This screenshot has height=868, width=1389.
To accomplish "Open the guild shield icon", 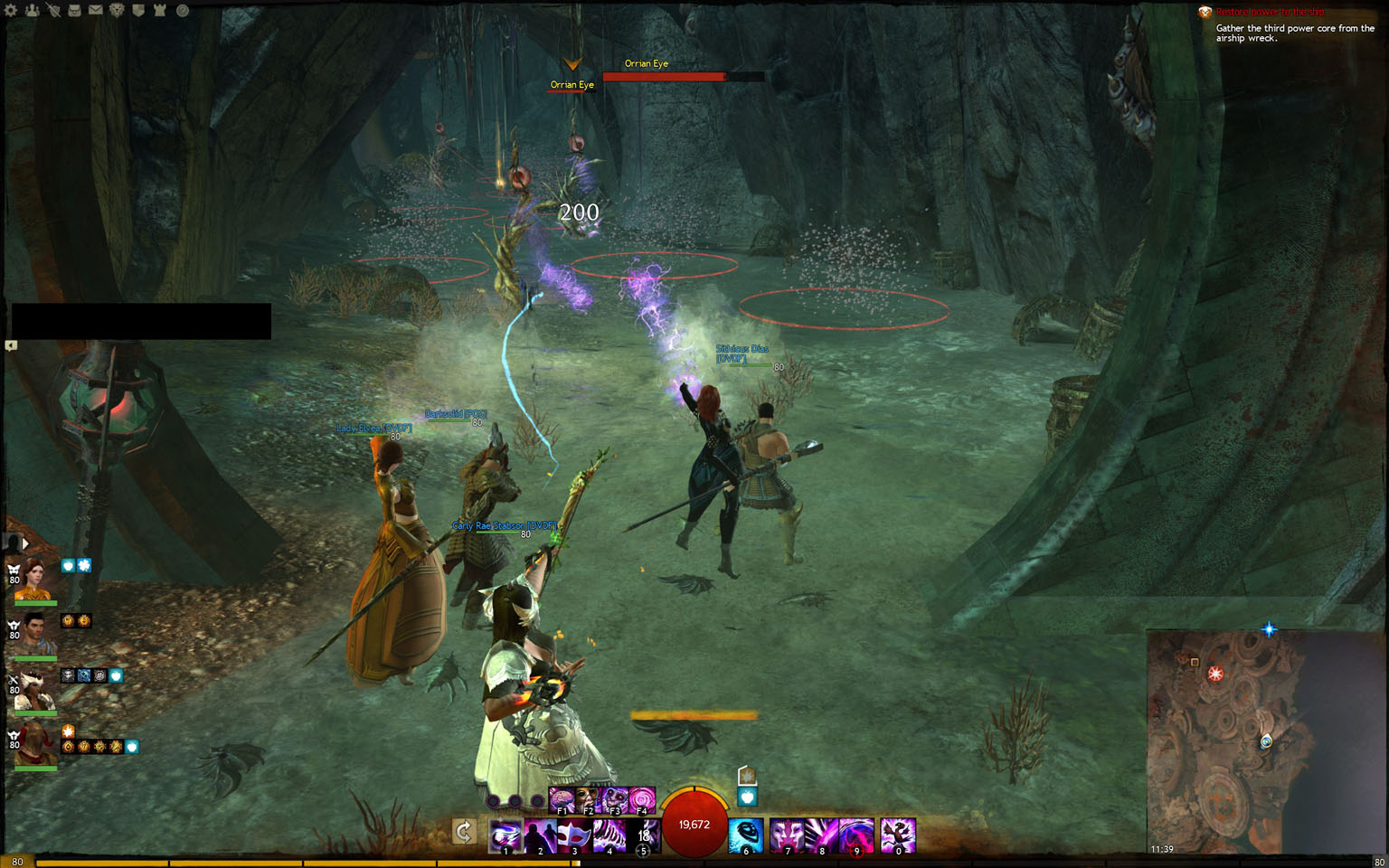I will (x=138, y=11).
